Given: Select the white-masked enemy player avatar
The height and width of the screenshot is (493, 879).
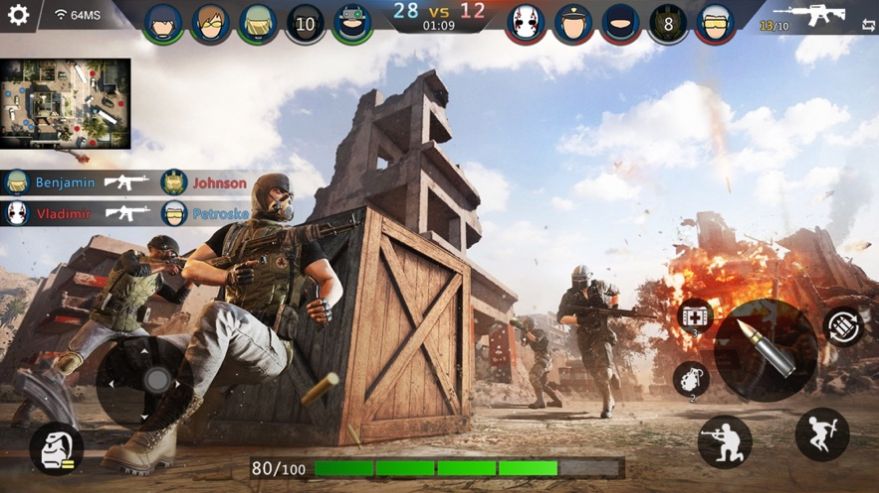Looking at the screenshot, I should [524, 24].
